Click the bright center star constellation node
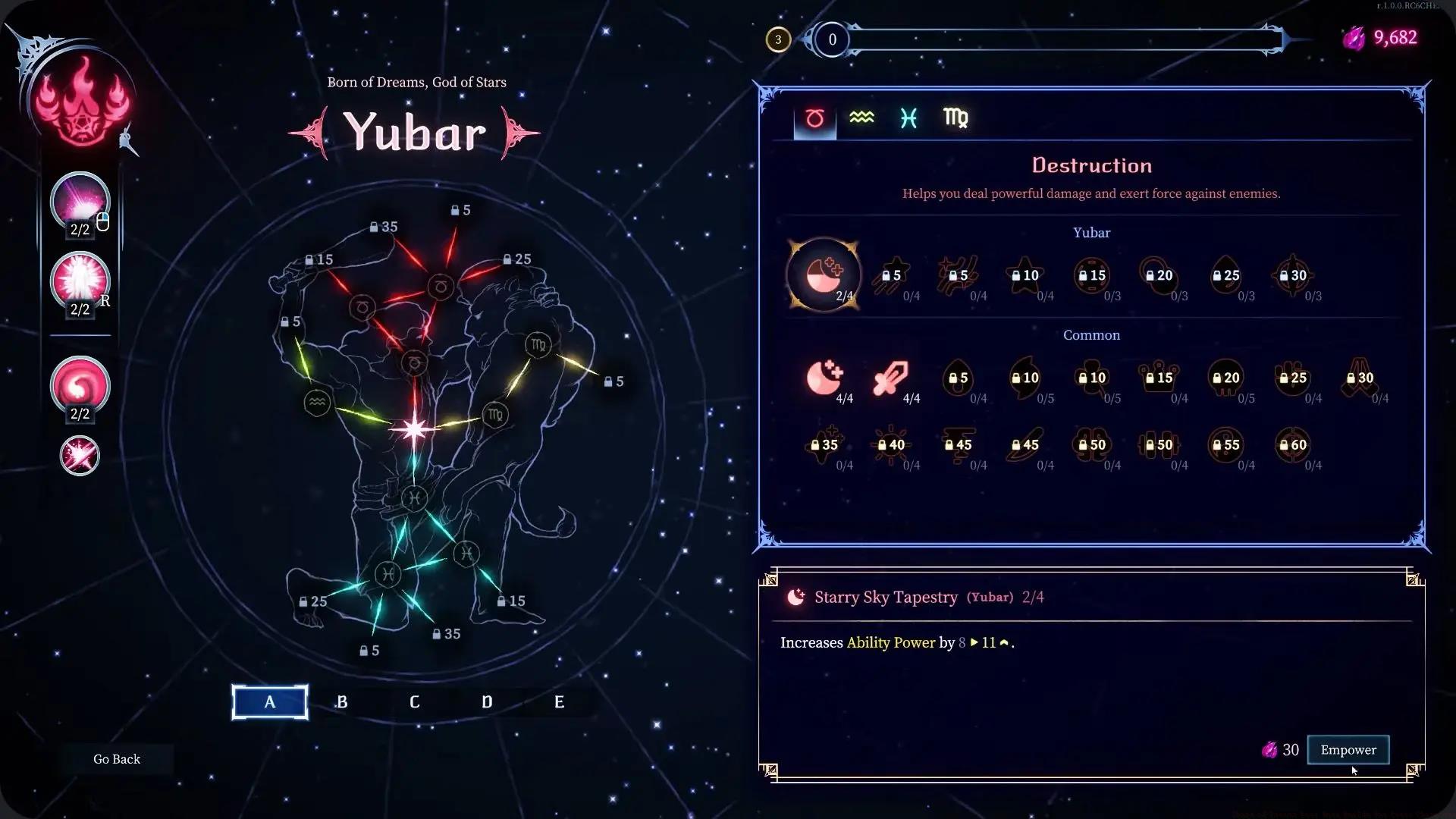The width and height of the screenshot is (1456, 819). (414, 430)
